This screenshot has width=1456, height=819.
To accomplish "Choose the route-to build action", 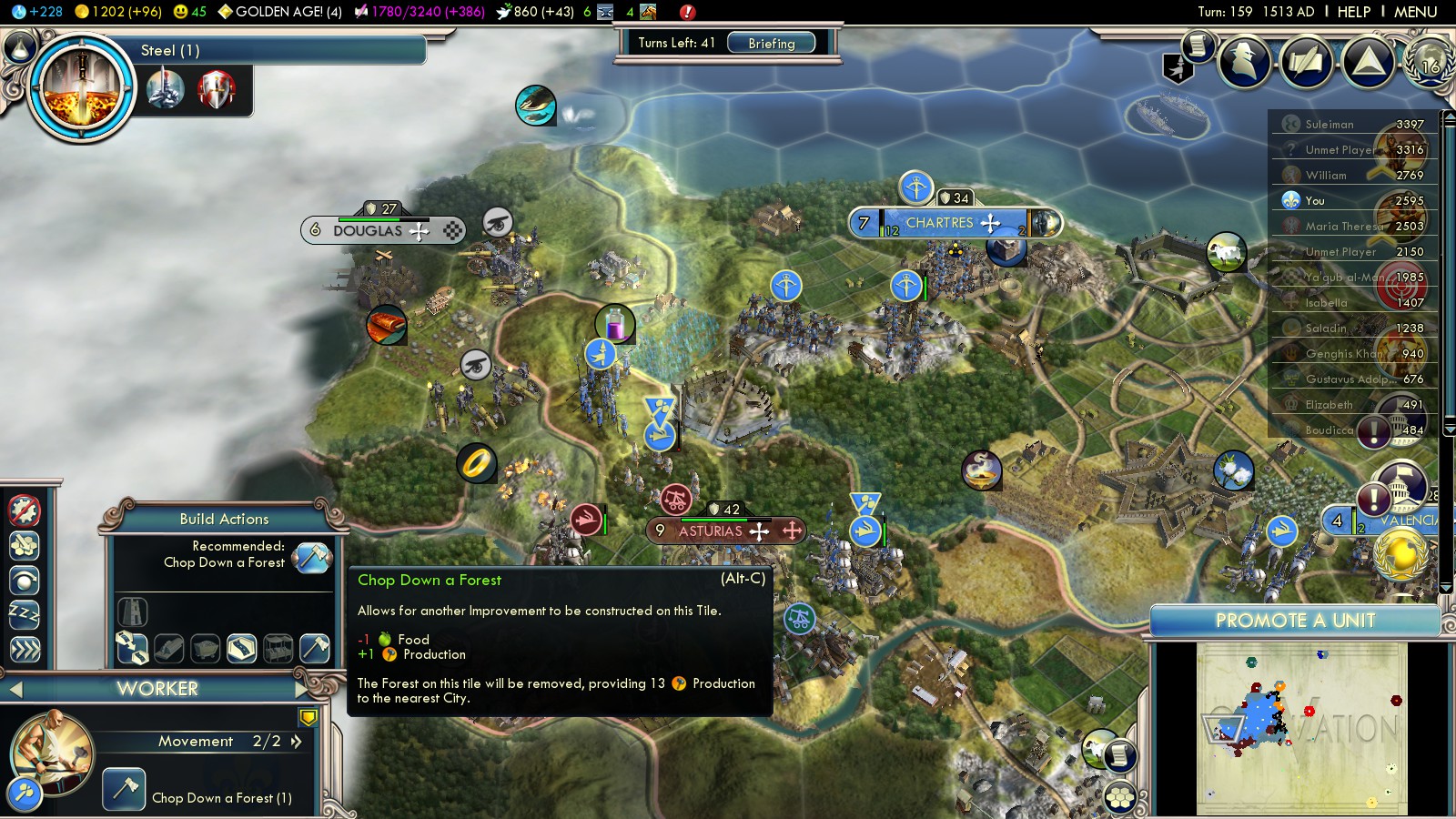I will click(132, 648).
